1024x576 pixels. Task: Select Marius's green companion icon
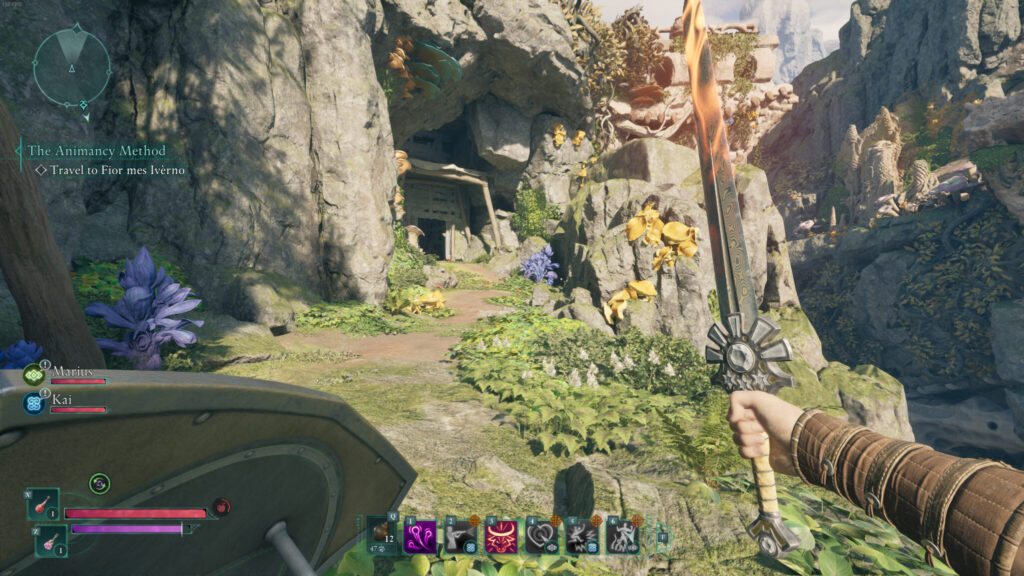click(x=33, y=376)
